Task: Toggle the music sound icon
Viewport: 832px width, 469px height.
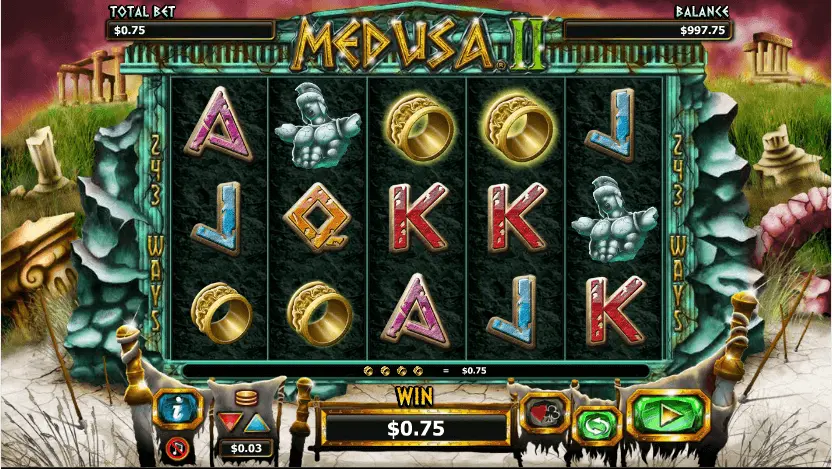Action: (179, 446)
